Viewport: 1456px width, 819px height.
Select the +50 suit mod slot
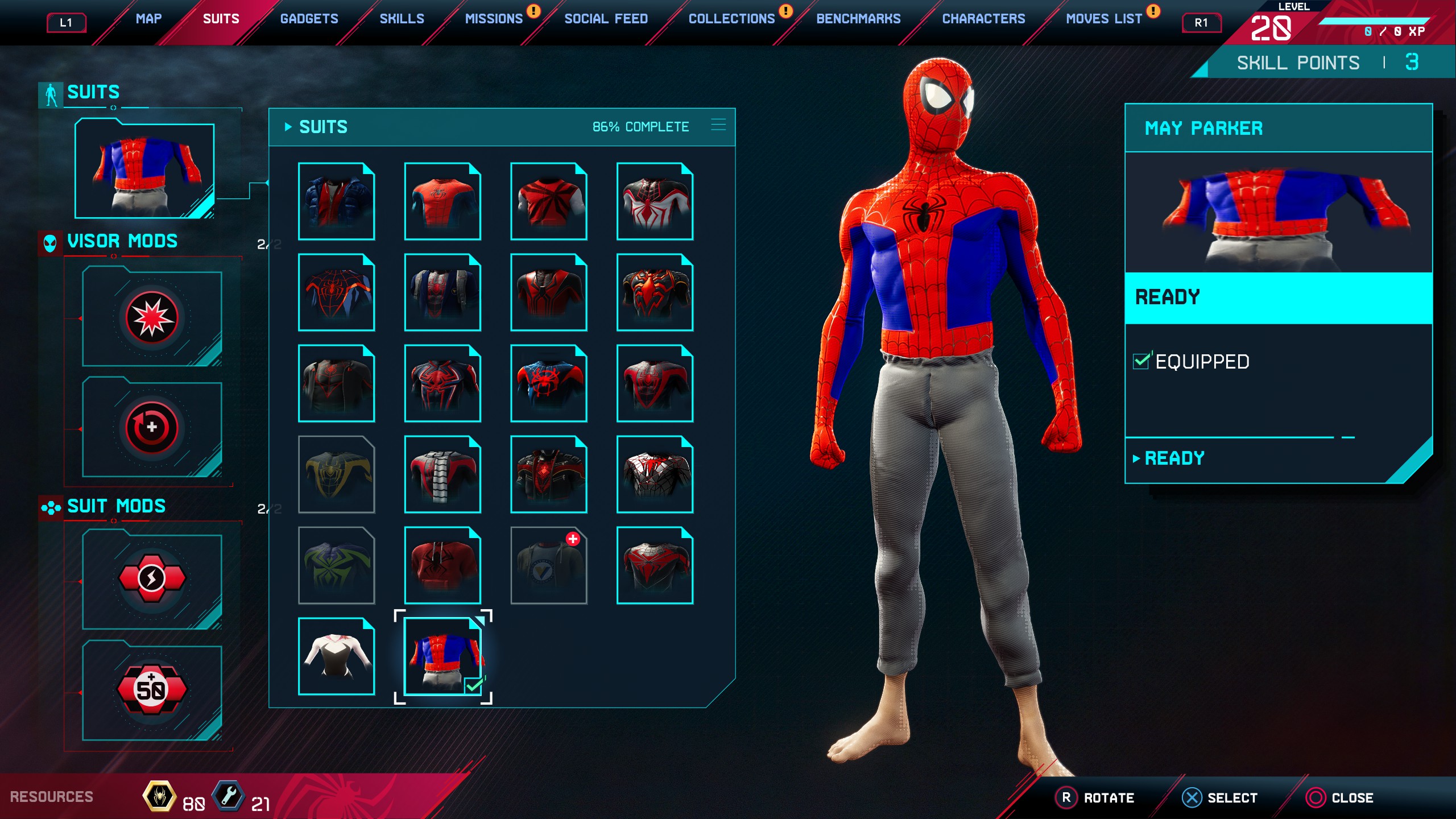click(x=152, y=689)
